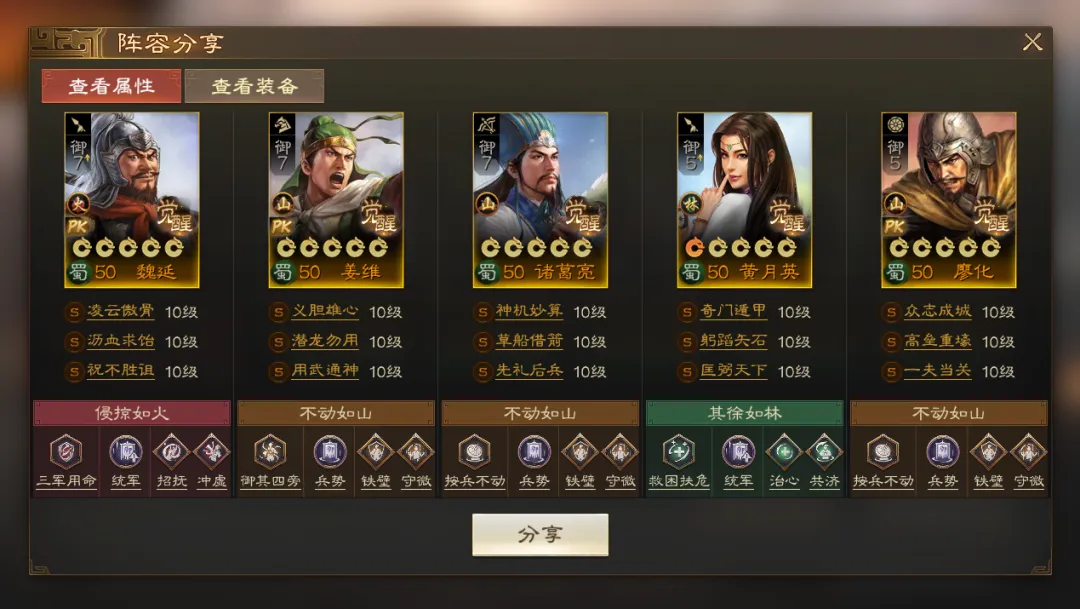Image resolution: width=1080 pixels, height=609 pixels.
Task: Select the 姜维 hero card
Action: coord(336,199)
